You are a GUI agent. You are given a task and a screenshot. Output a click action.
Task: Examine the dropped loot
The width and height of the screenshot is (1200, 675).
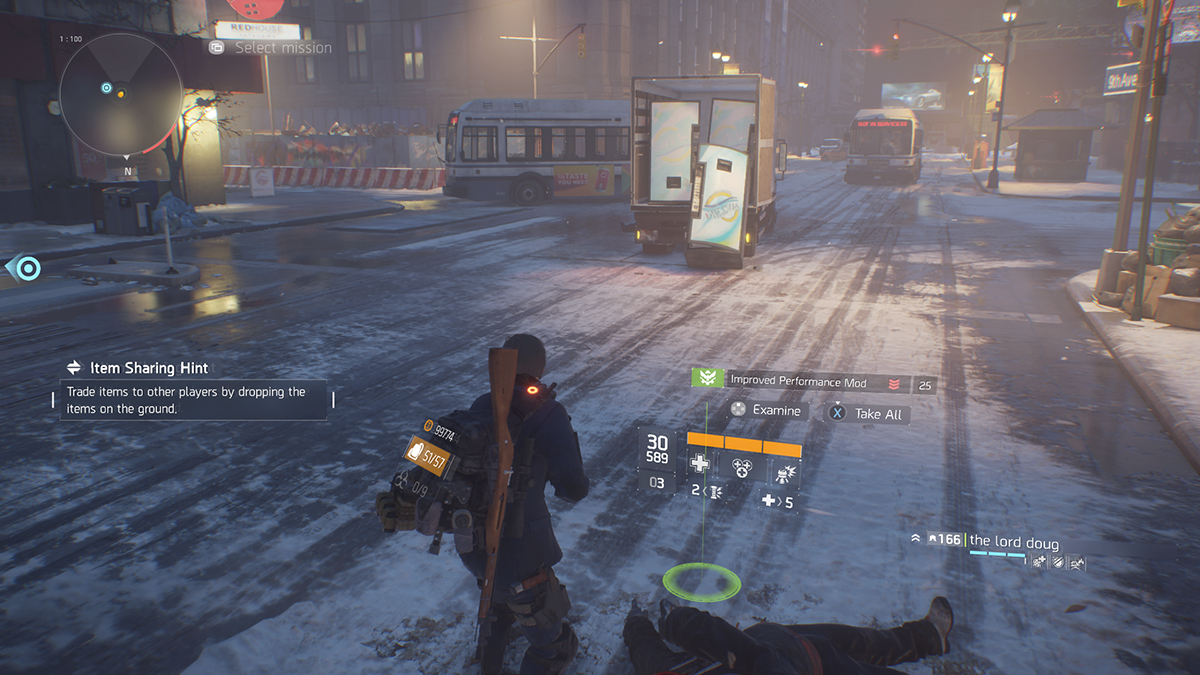click(766, 410)
